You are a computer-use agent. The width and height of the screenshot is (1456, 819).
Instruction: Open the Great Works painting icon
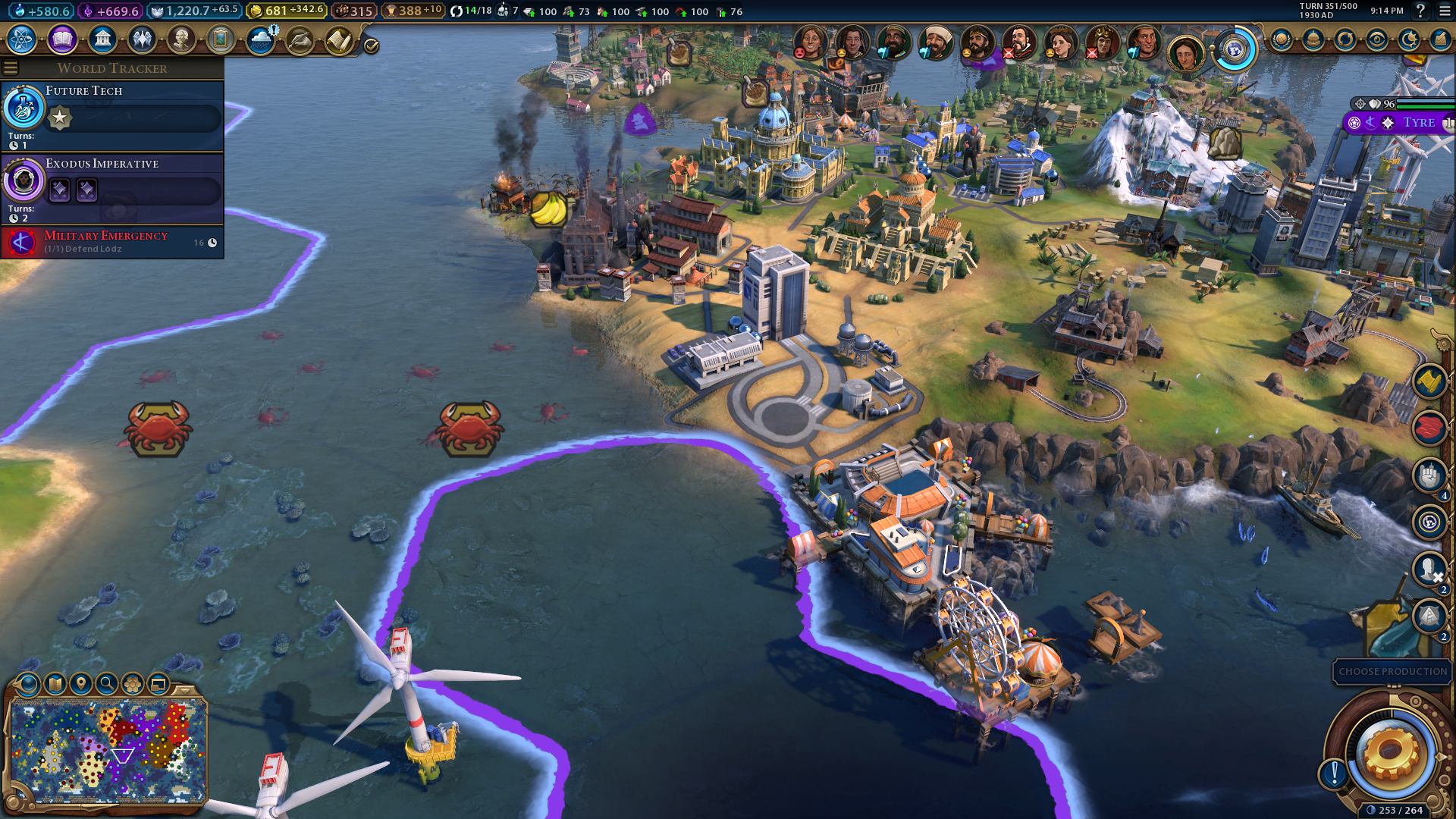coord(221,39)
